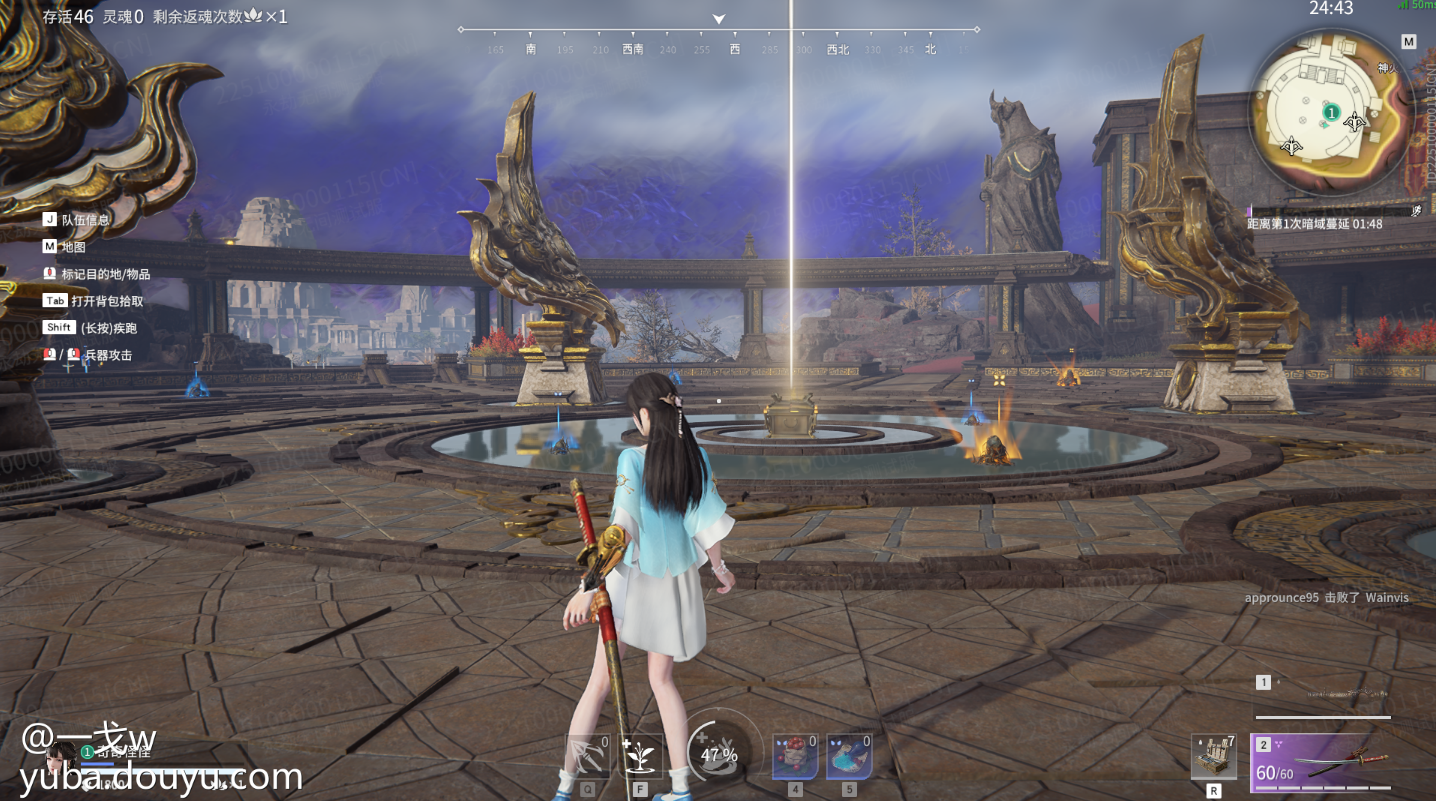Select the grappling hook slot
Screen dimensions: 1436x801
click(587, 757)
